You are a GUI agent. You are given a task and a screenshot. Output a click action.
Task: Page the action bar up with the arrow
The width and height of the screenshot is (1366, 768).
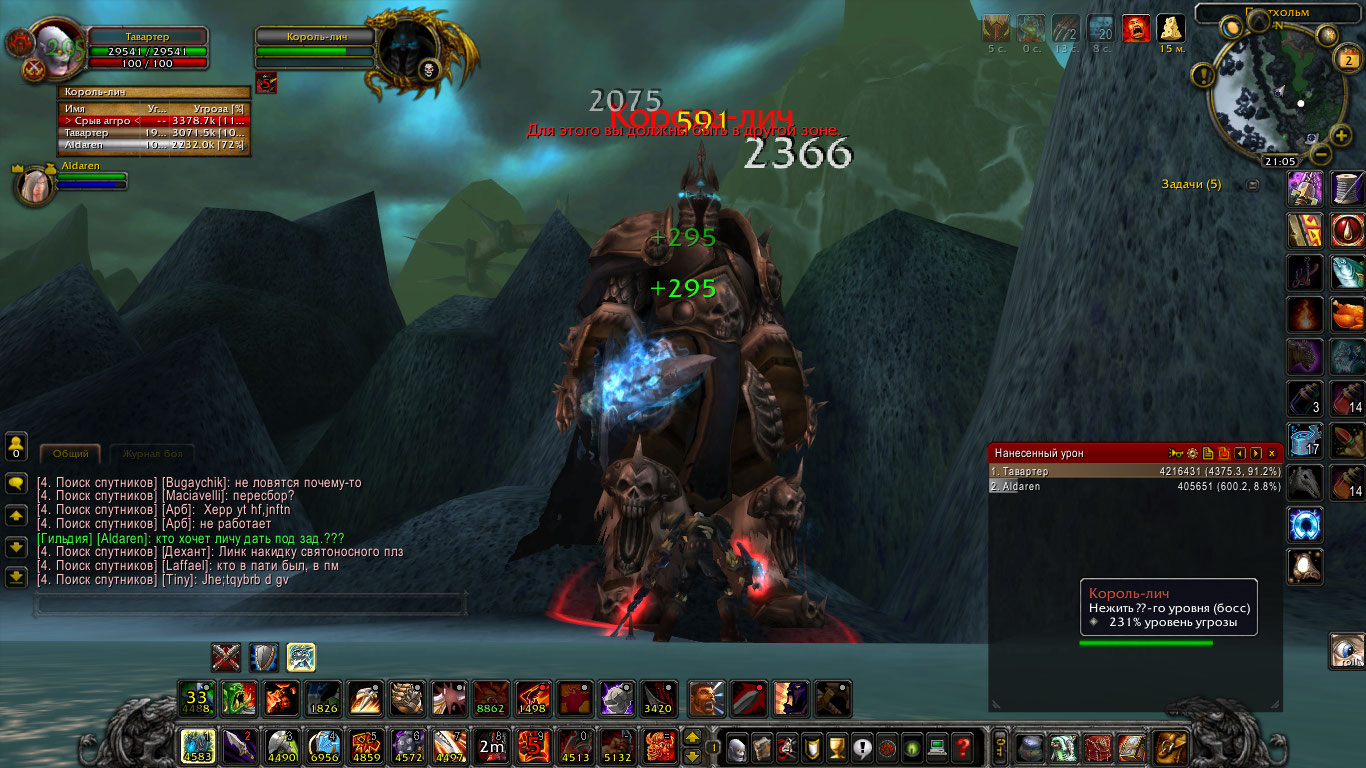[691, 738]
